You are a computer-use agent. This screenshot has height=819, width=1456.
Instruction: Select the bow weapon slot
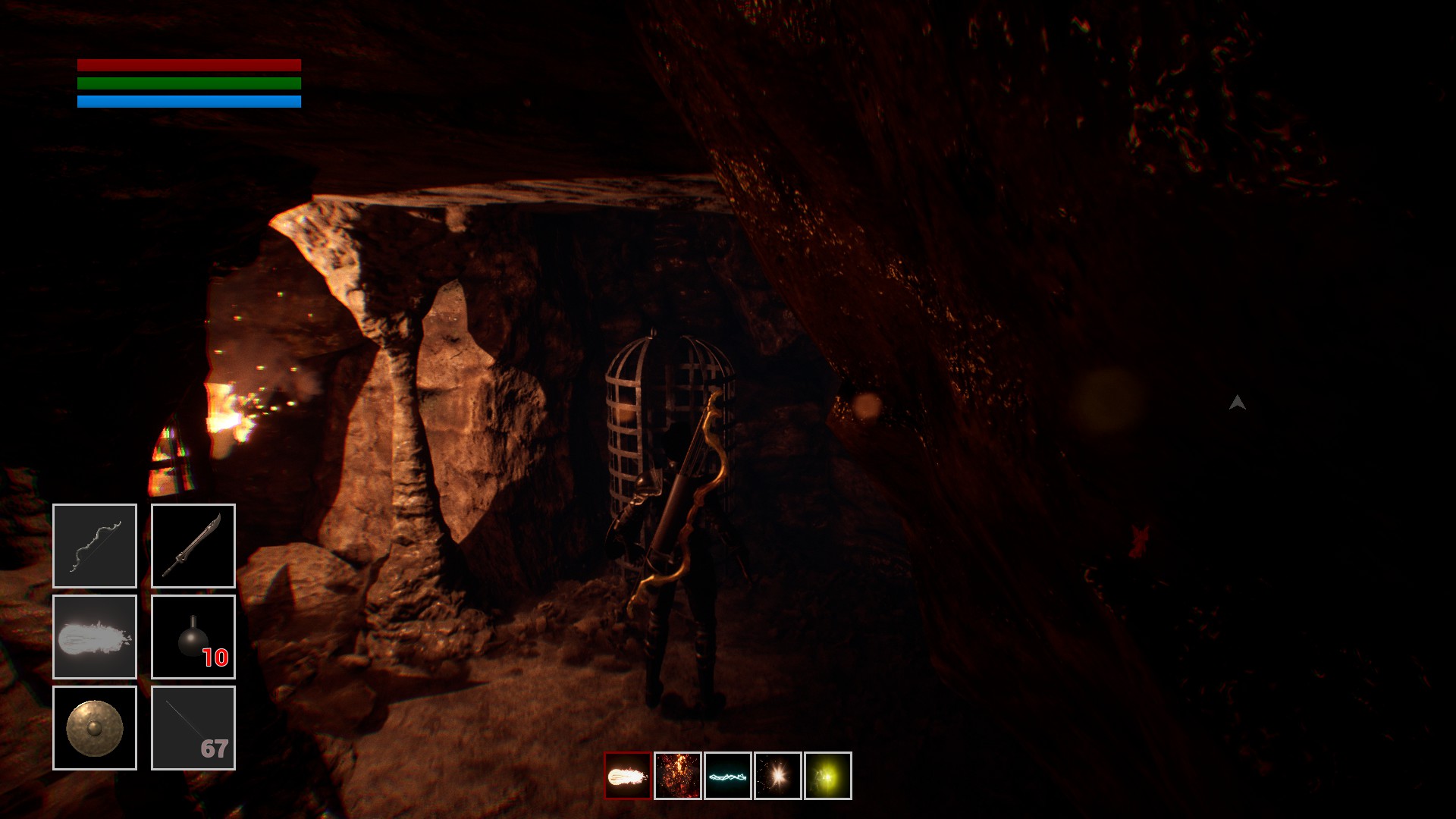[x=95, y=546]
